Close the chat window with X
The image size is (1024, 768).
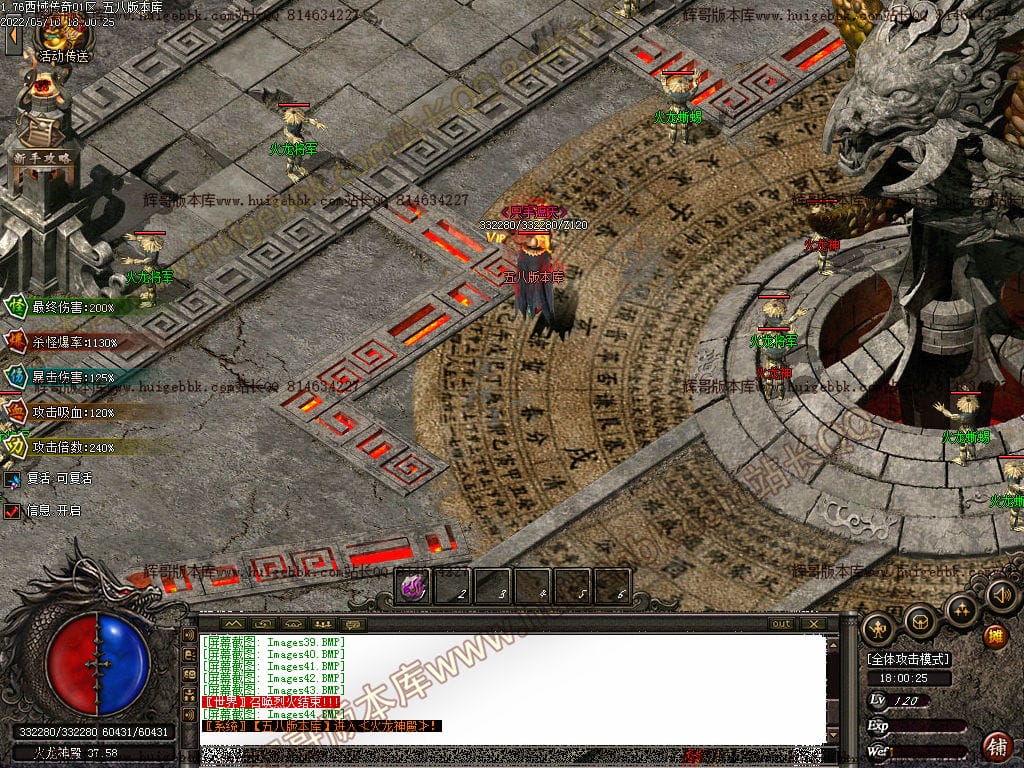[x=814, y=624]
